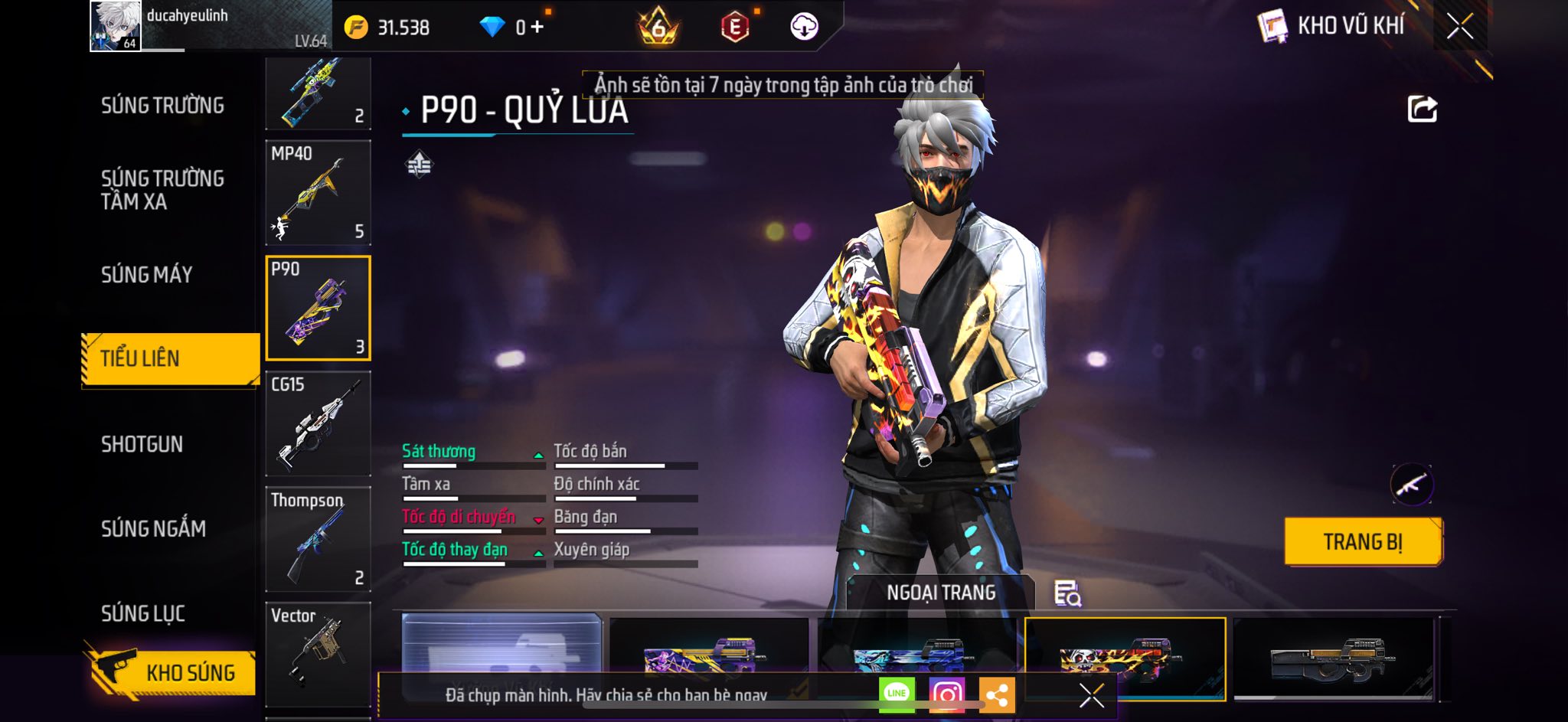Switch to the Súng Ngắm category
This screenshot has height=722, width=1568.
coord(153,528)
